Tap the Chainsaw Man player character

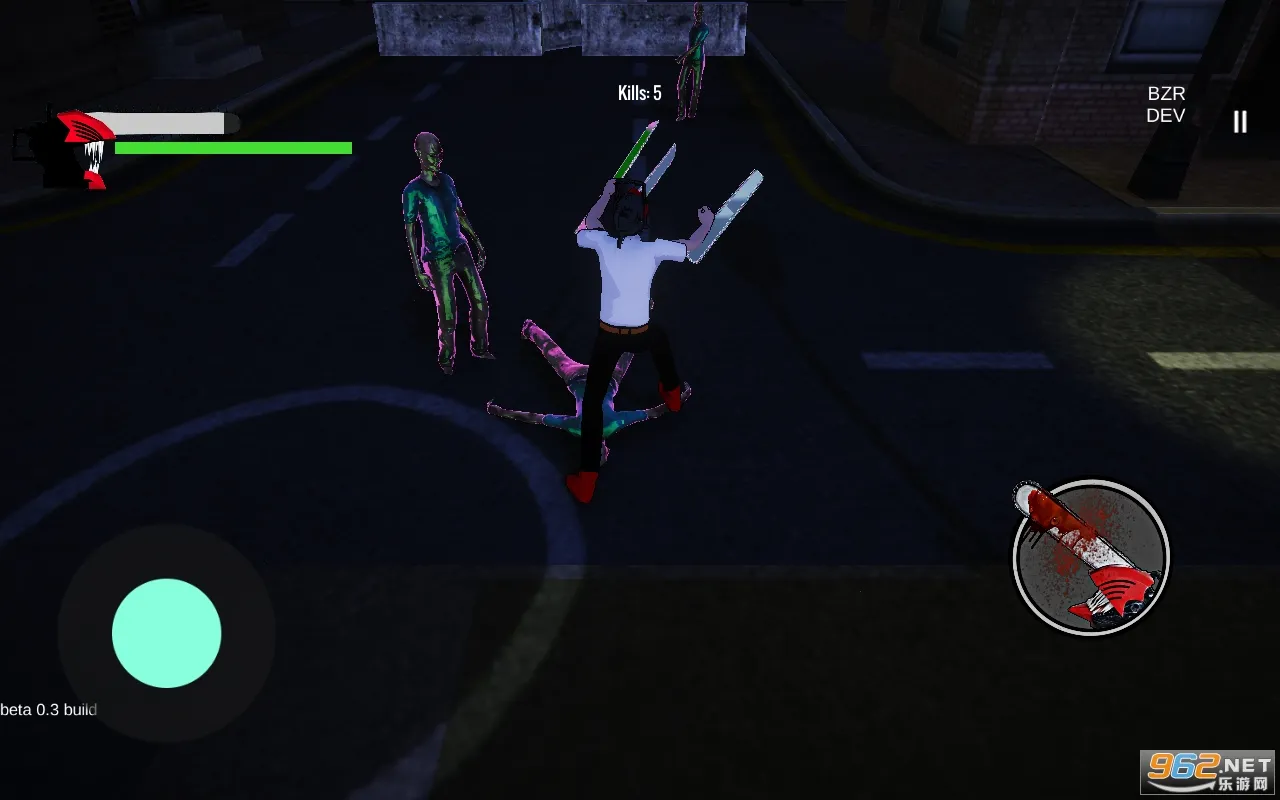(630, 270)
